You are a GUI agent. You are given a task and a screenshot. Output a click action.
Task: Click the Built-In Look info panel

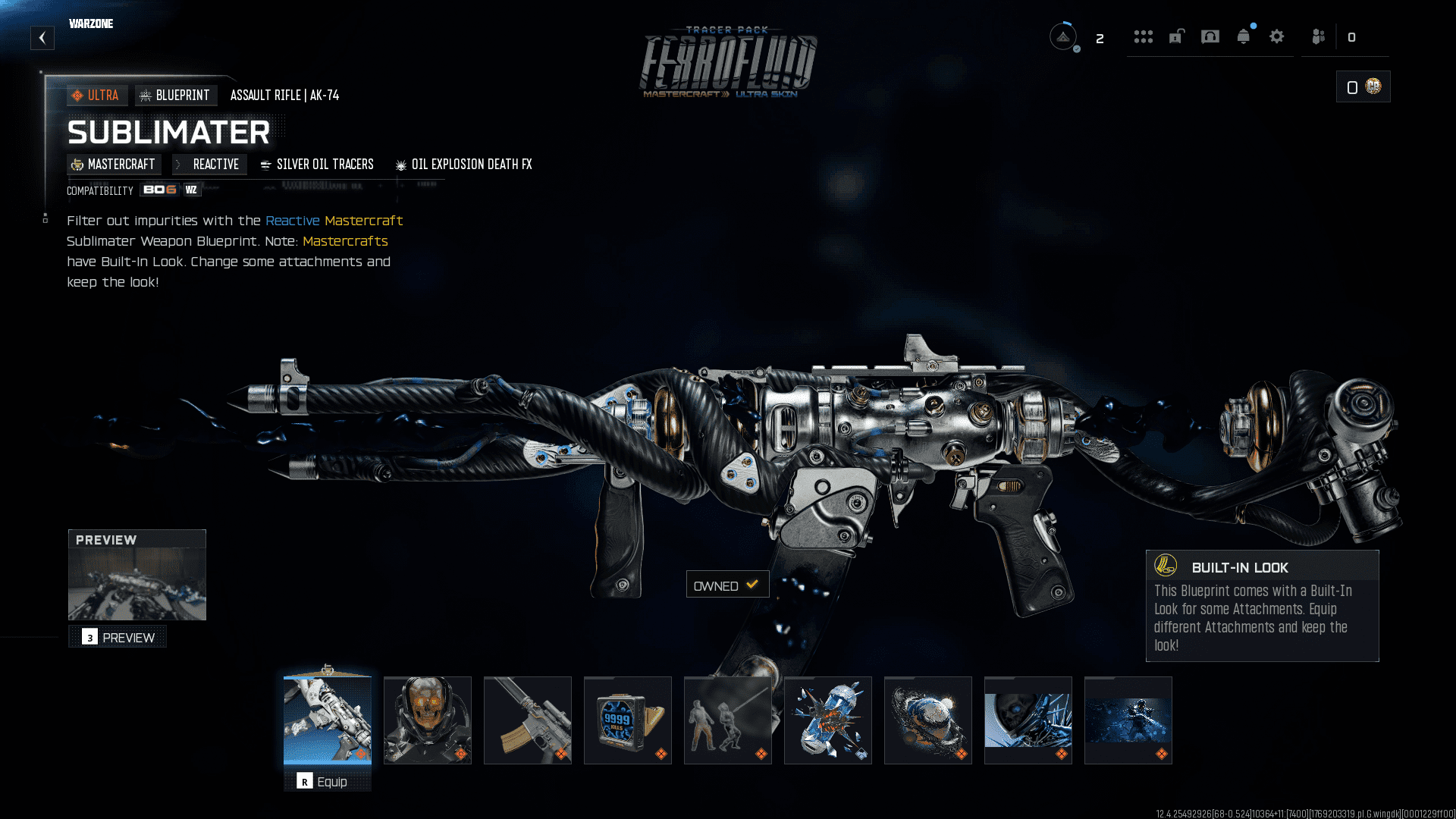click(1262, 606)
